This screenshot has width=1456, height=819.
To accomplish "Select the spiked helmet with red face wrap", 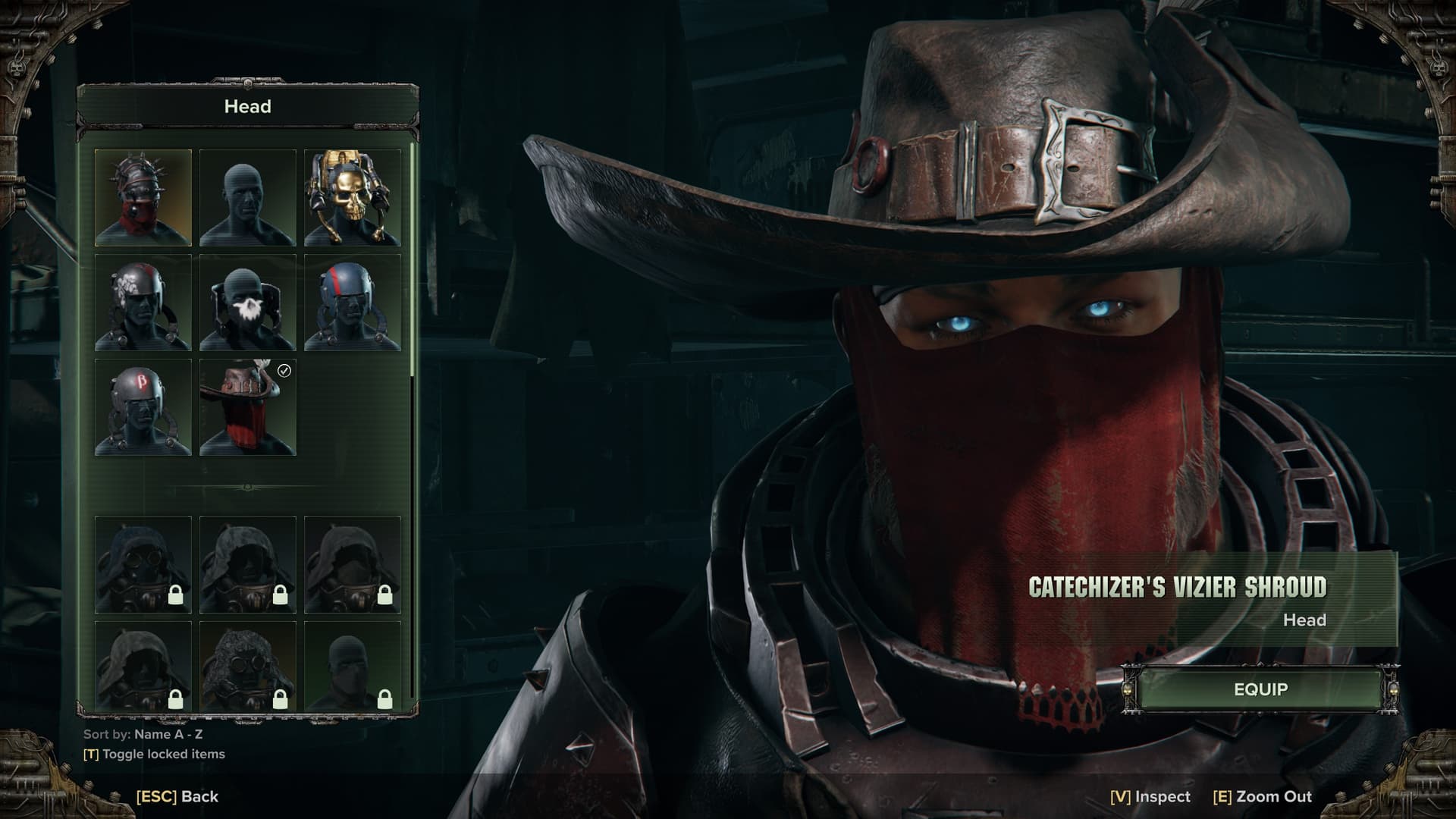I will [143, 198].
